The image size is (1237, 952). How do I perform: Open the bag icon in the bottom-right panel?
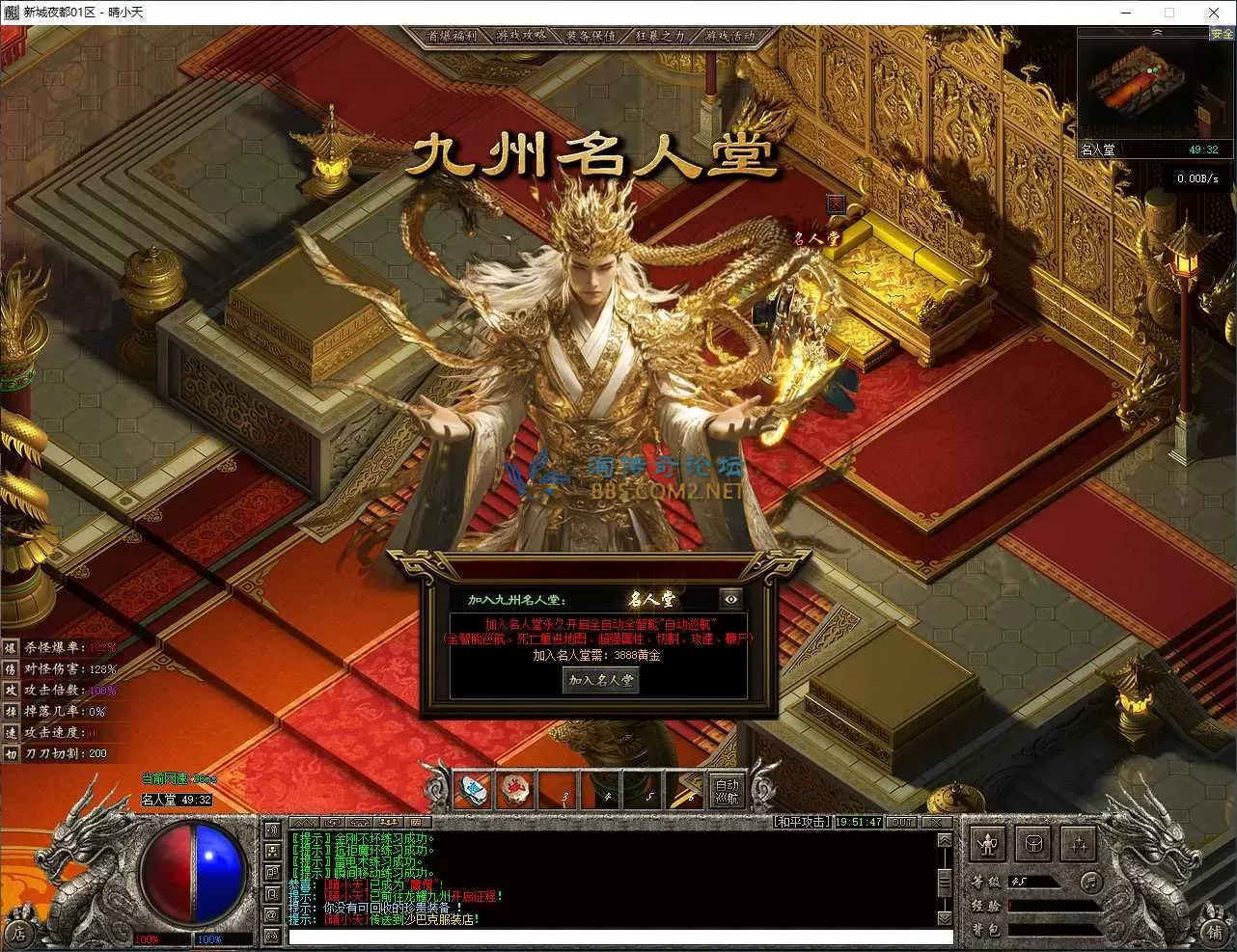coord(1032,844)
